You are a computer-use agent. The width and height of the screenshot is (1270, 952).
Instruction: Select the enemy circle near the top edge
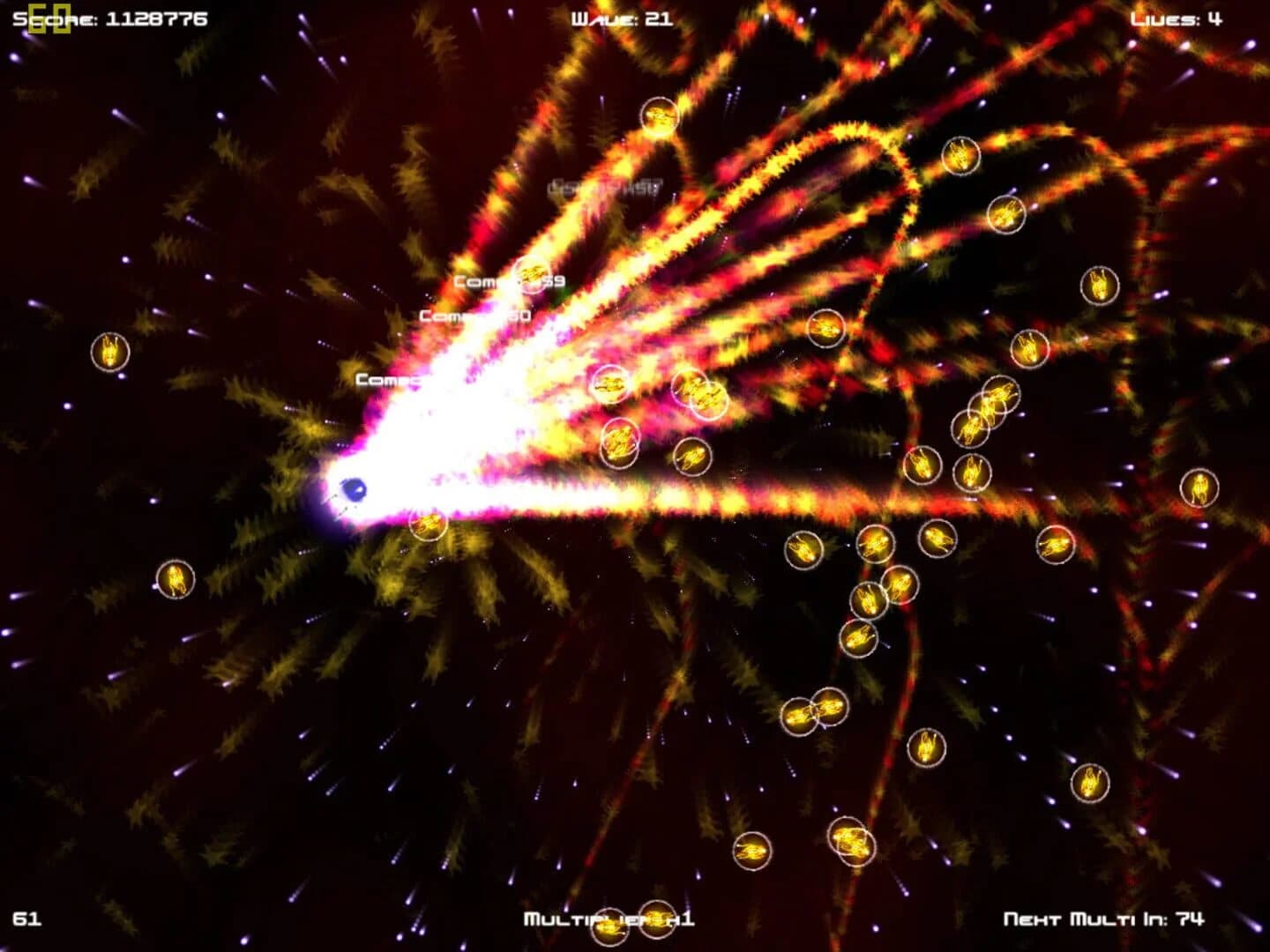point(657,115)
